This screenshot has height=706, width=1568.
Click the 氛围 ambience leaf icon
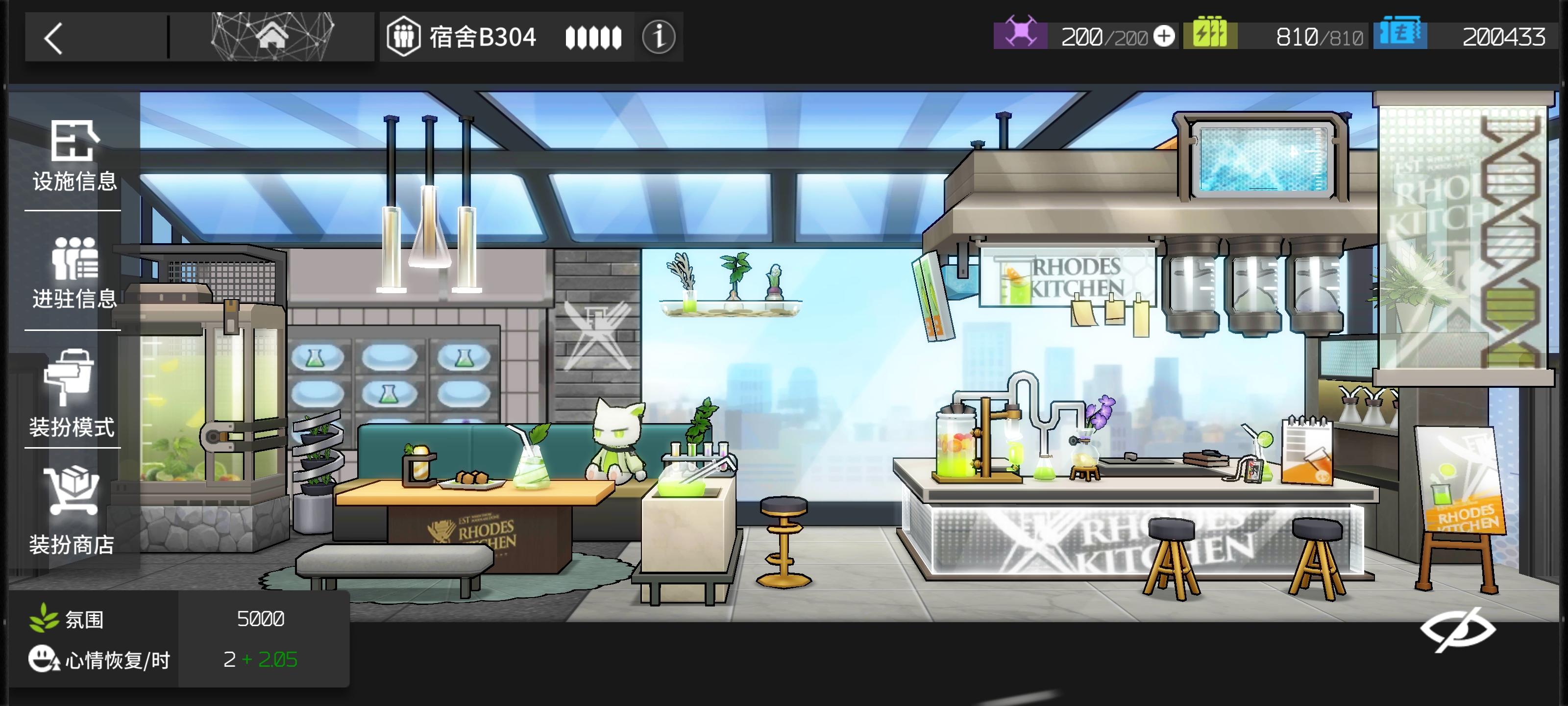[43, 620]
